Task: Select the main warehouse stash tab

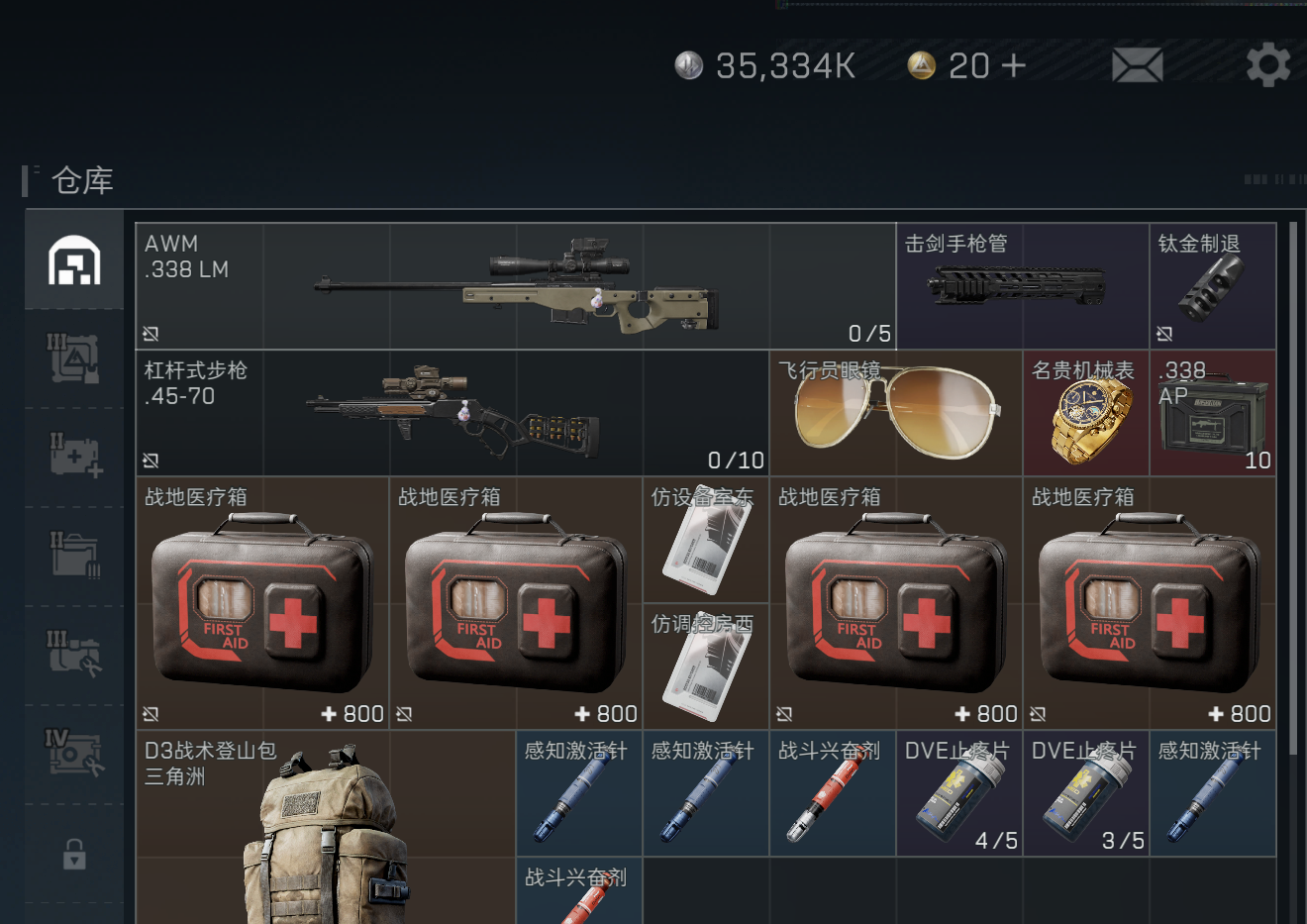Action: point(74,260)
